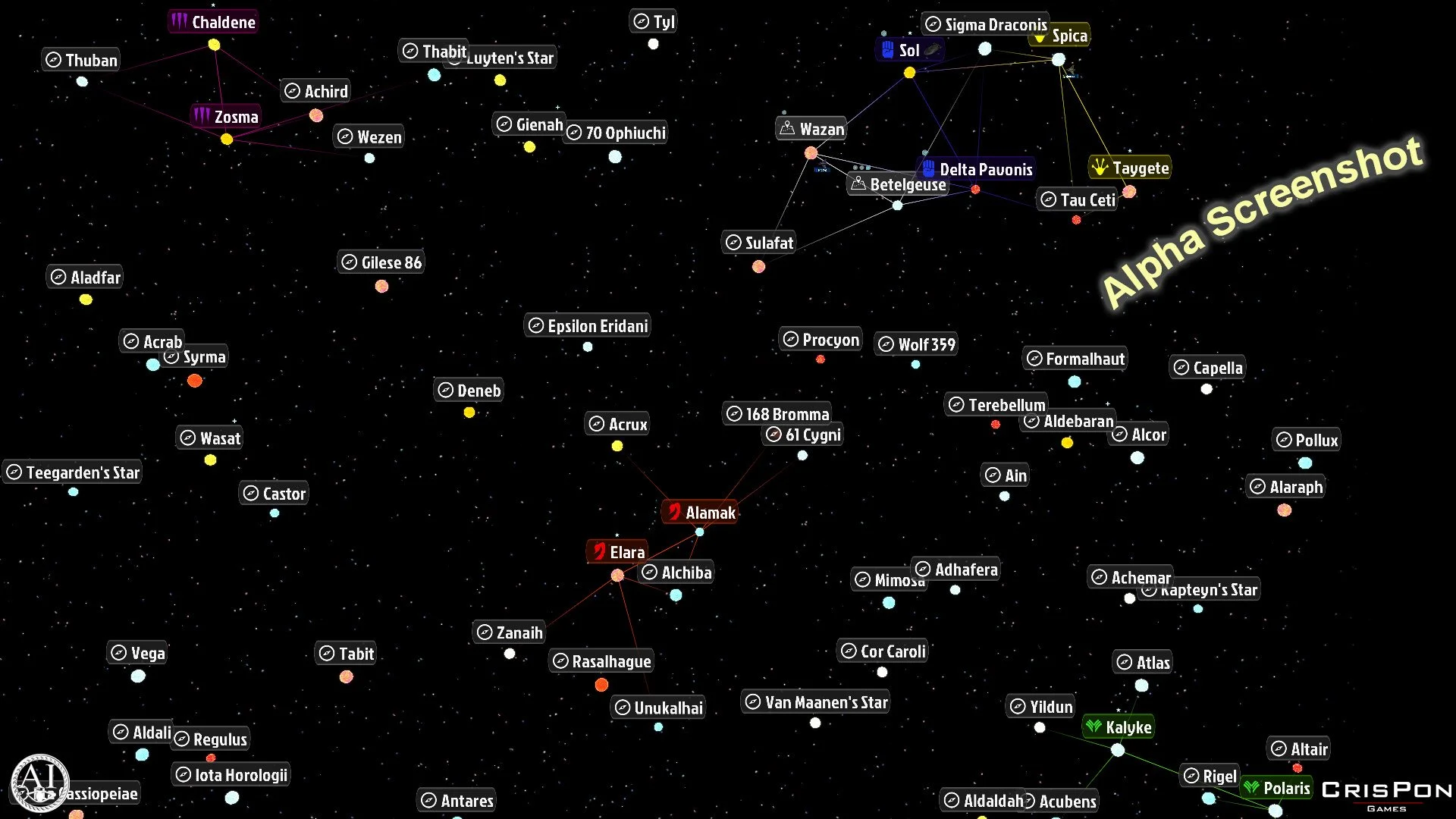This screenshot has height=819, width=1456.
Task: Click the red Betelgeuse star
Action: [975, 190]
